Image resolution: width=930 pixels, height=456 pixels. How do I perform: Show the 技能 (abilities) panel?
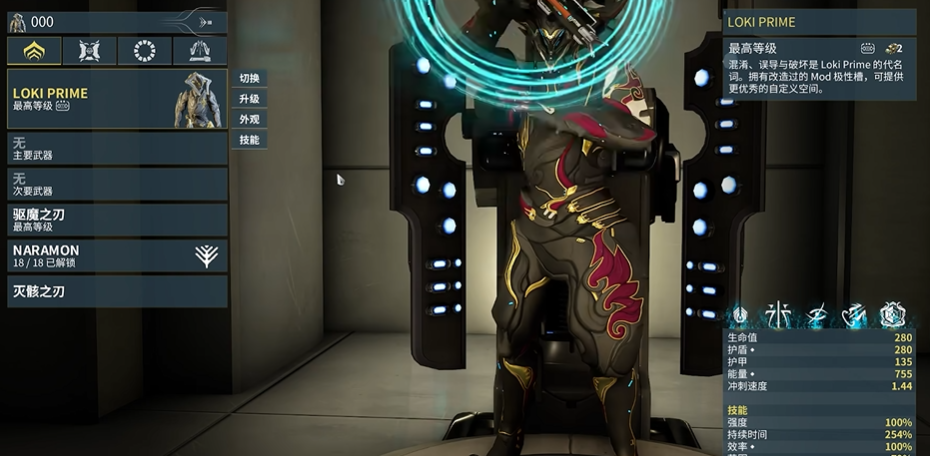(x=250, y=139)
